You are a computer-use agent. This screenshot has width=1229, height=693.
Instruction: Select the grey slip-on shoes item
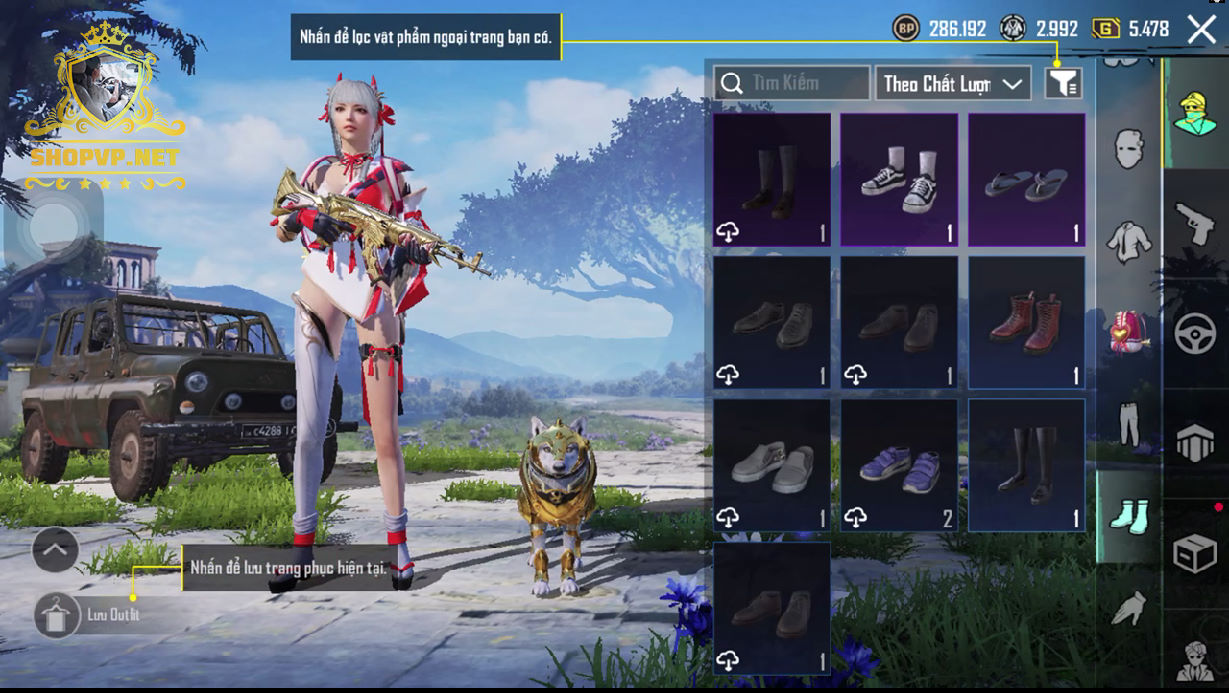pos(771,465)
